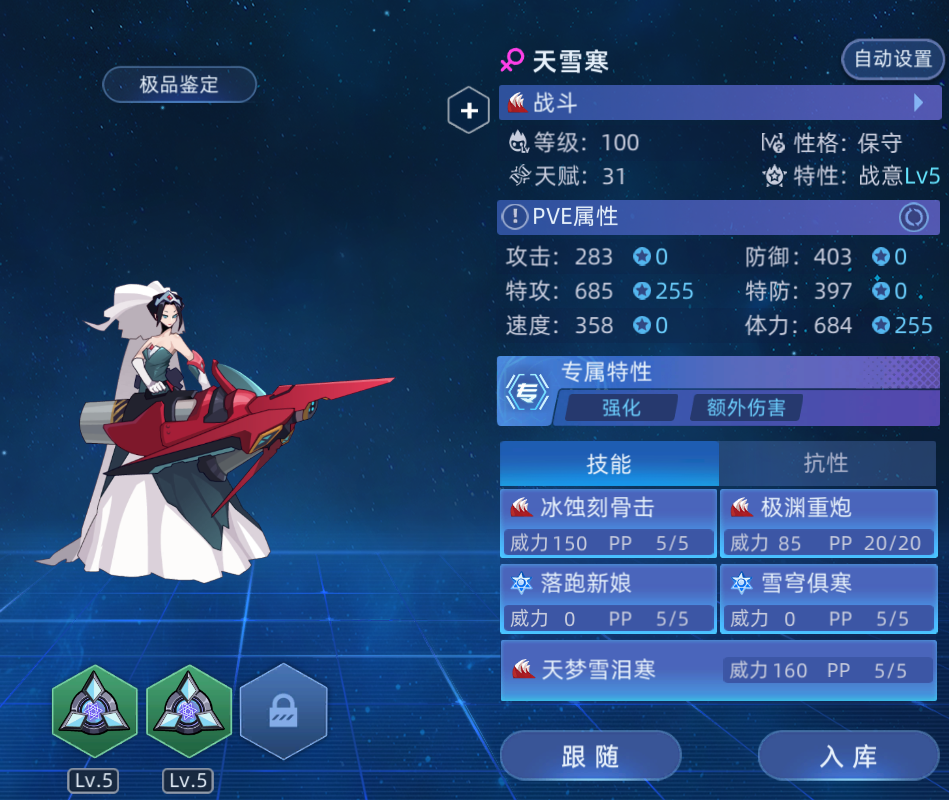Switch to the 抗性 resistance tab
Viewport: 949px width, 800px height.
[x=826, y=463]
